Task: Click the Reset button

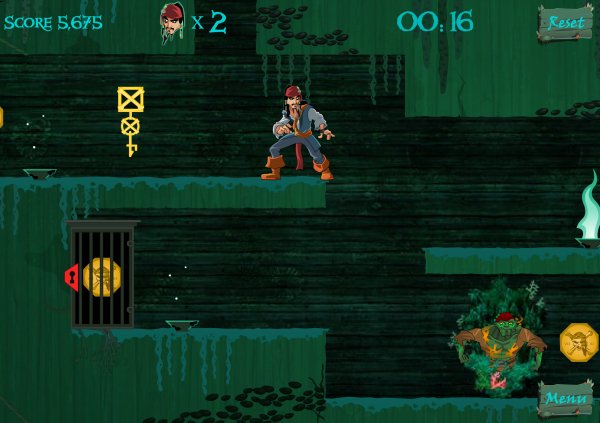Action: coord(566,23)
